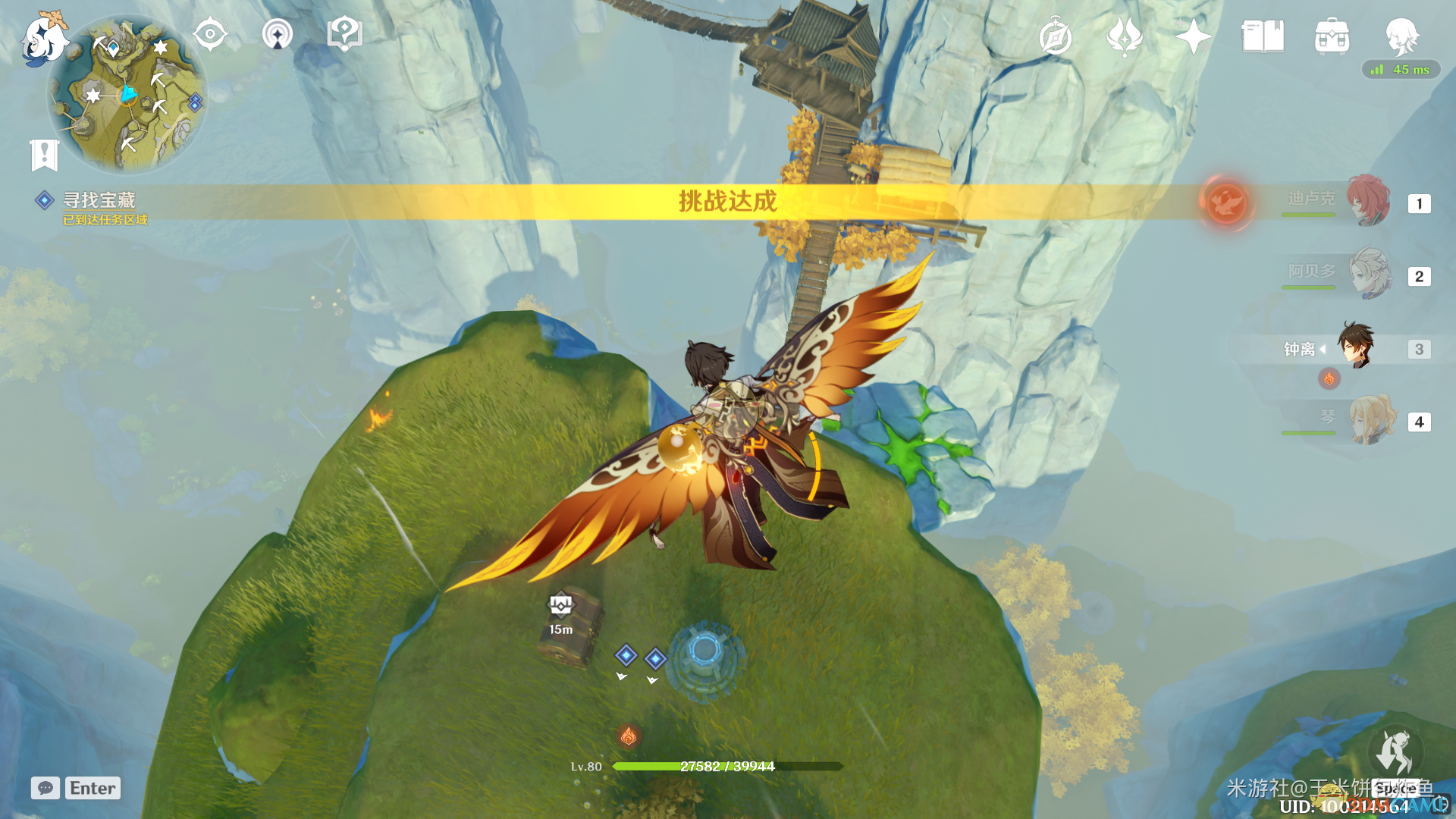Open the co-op mode icon
The image size is (1456, 819).
(278, 34)
